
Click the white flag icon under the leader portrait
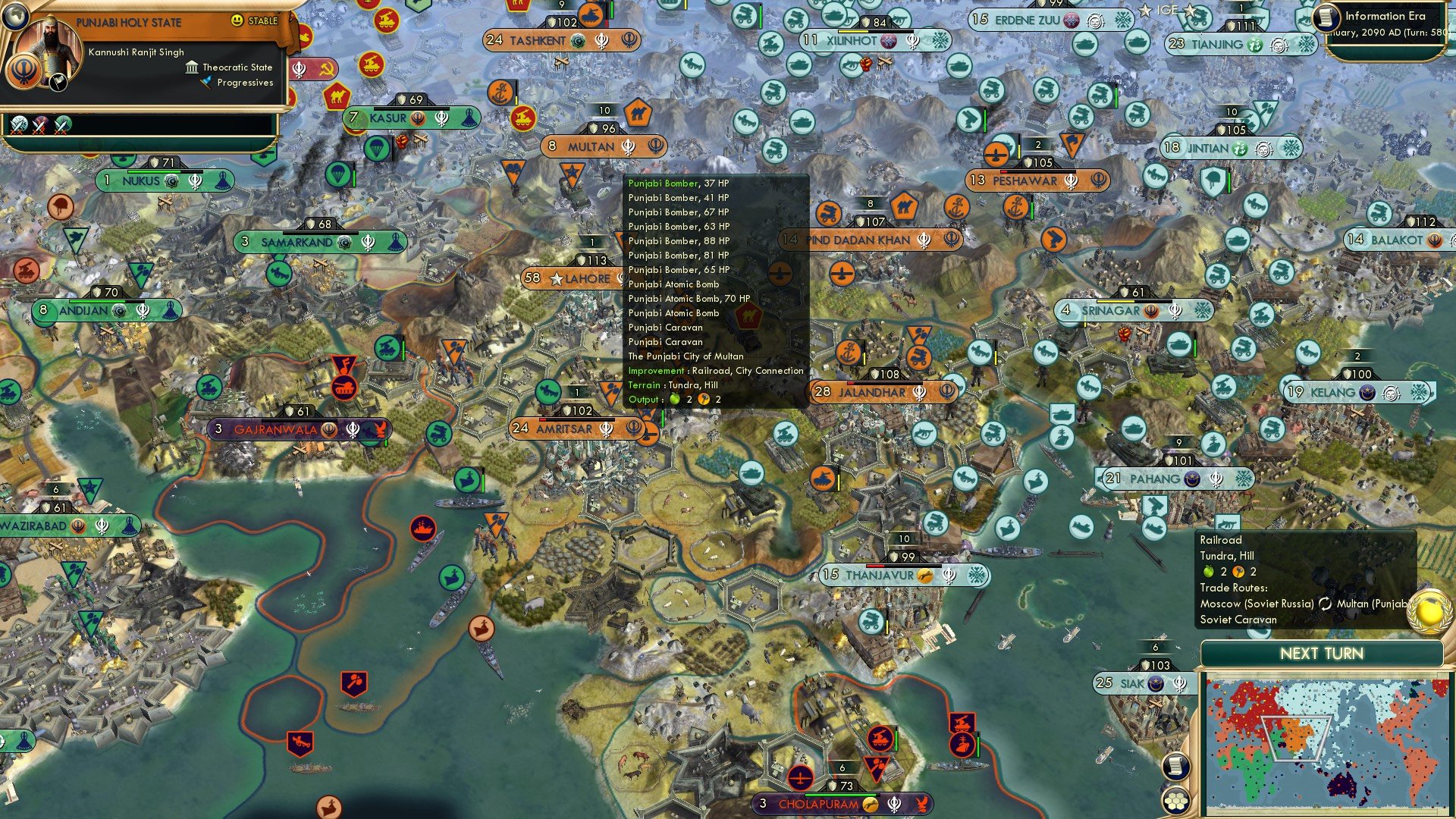tap(58, 82)
